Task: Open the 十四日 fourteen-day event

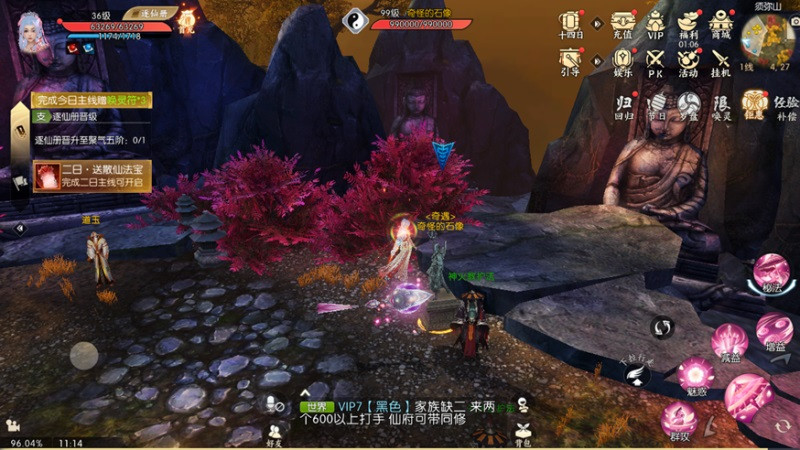Action: point(570,22)
